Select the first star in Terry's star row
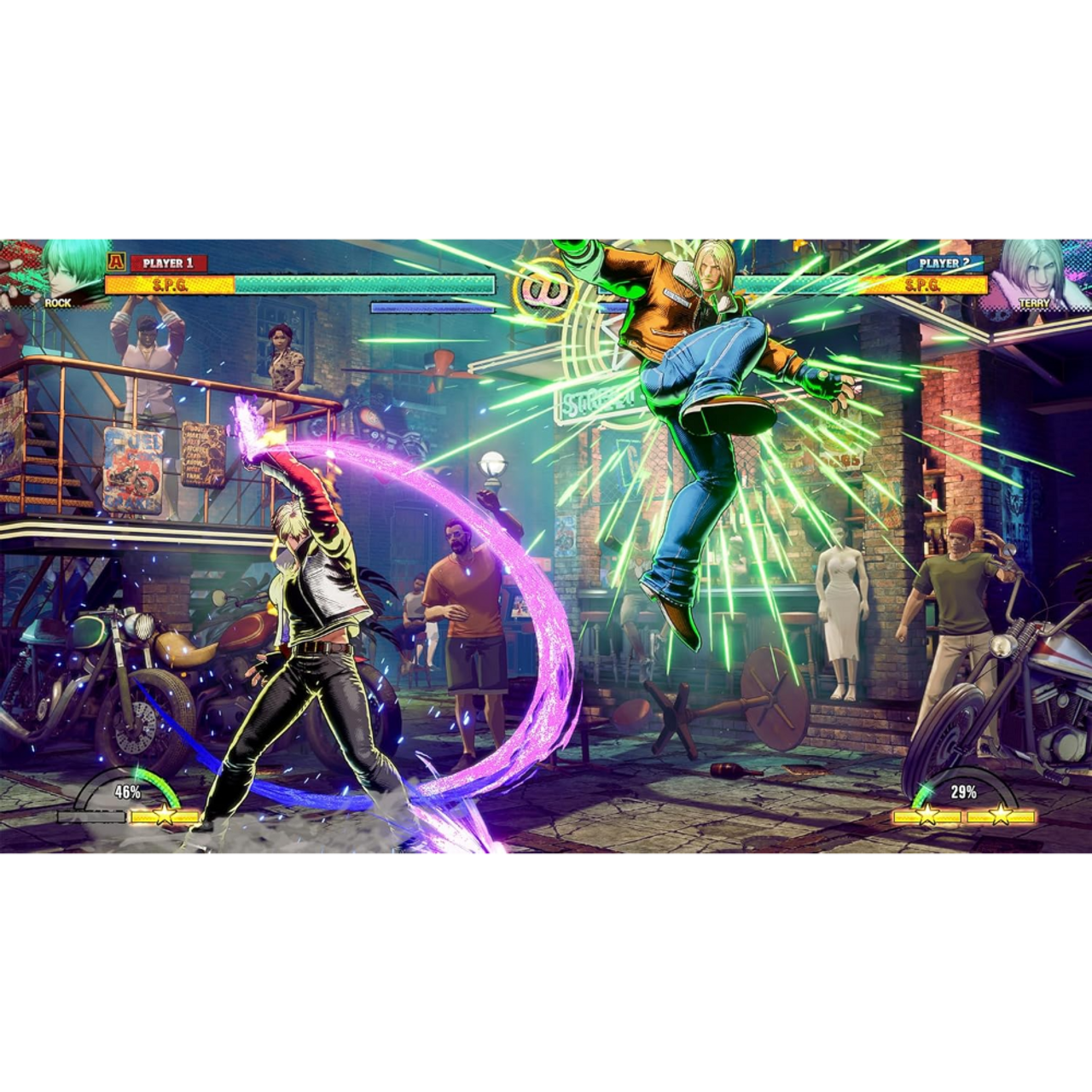The image size is (1092, 1092). 927,815
